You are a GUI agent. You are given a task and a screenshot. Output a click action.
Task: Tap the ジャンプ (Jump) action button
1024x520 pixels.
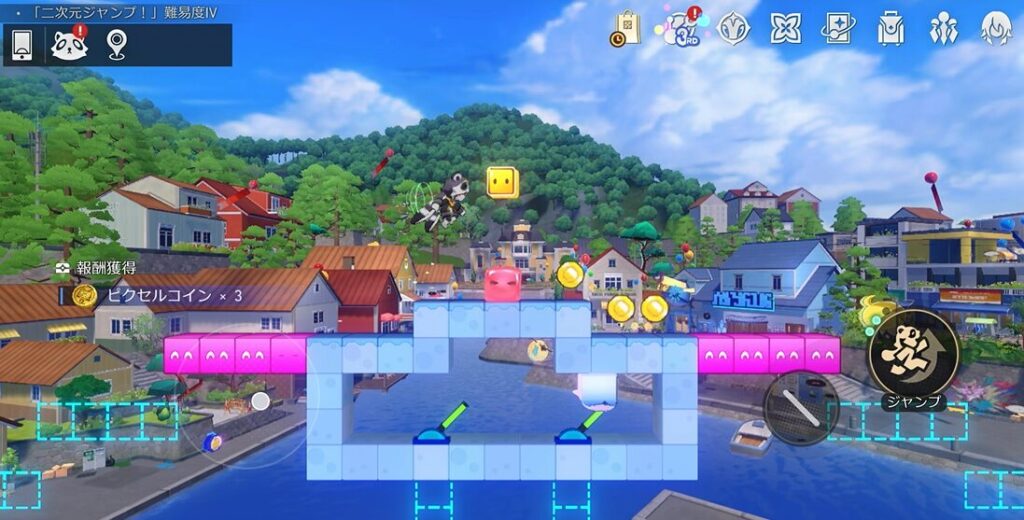(x=913, y=352)
